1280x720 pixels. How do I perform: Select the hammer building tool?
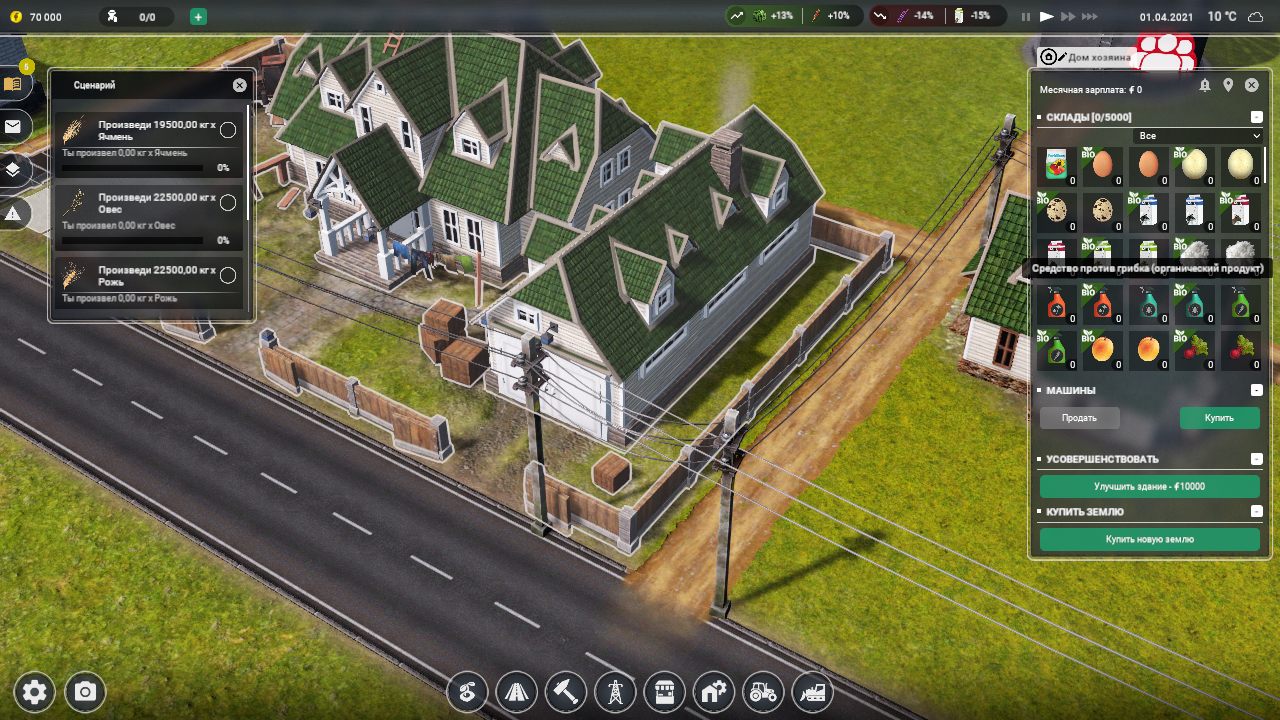pyautogui.click(x=565, y=692)
